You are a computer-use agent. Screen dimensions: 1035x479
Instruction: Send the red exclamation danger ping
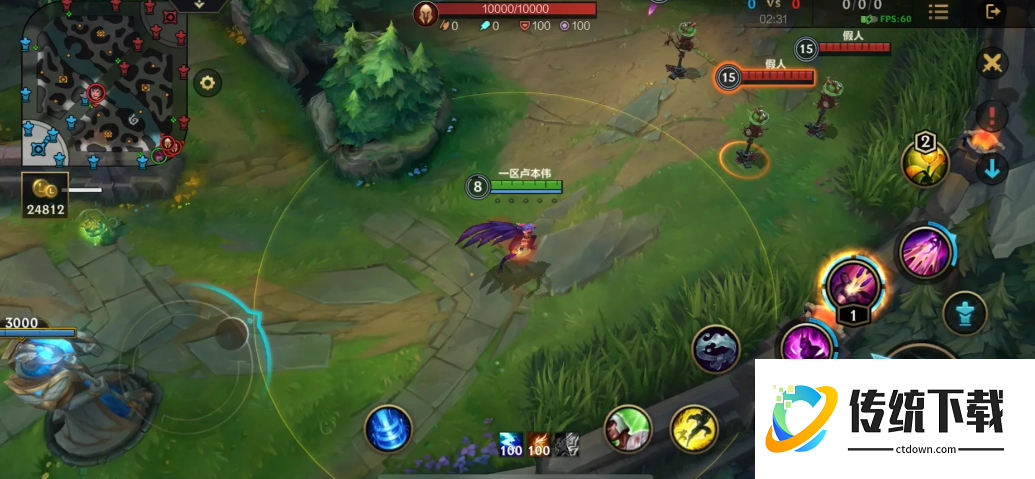[x=992, y=115]
